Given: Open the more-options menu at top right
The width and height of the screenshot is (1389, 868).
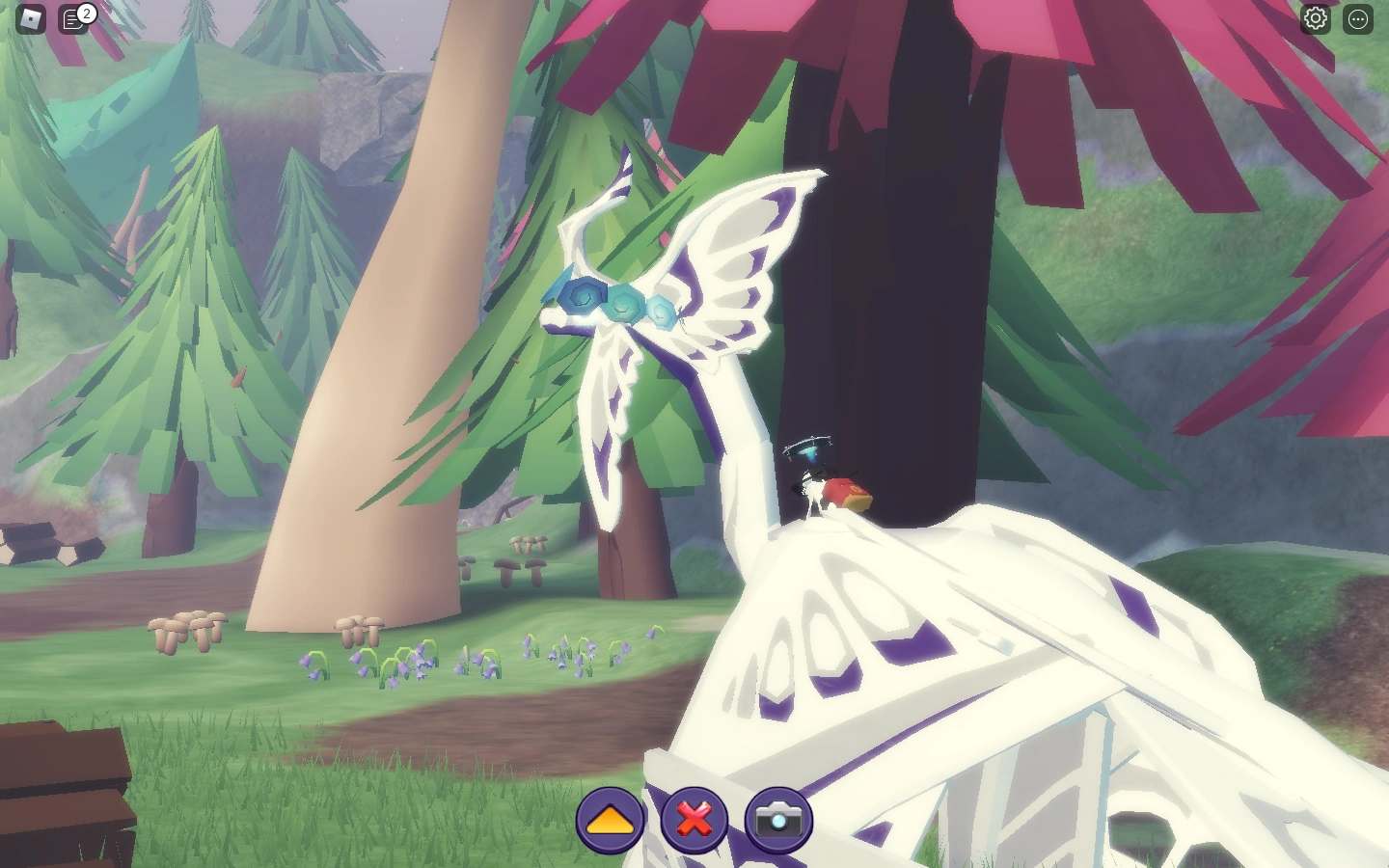Looking at the screenshot, I should coord(1359,17).
